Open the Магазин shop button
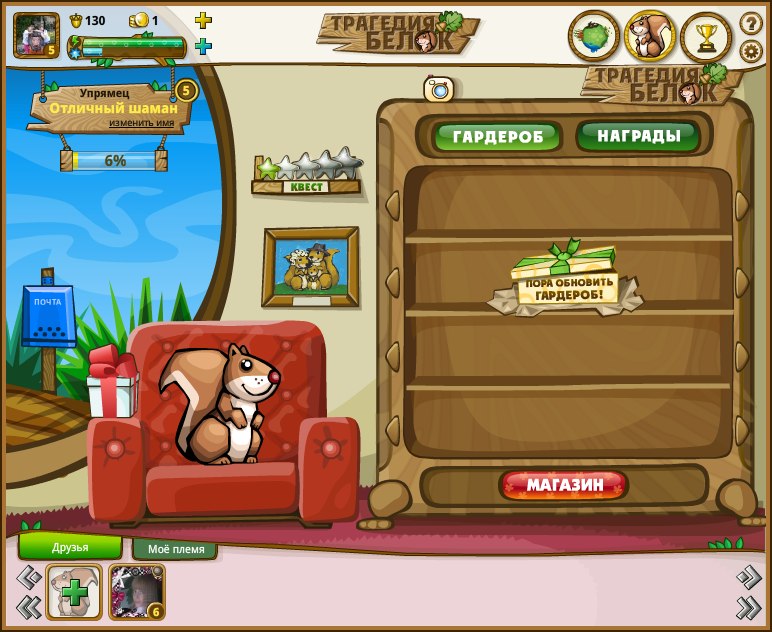This screenshot has width=772, height=632. coord(565,486)
